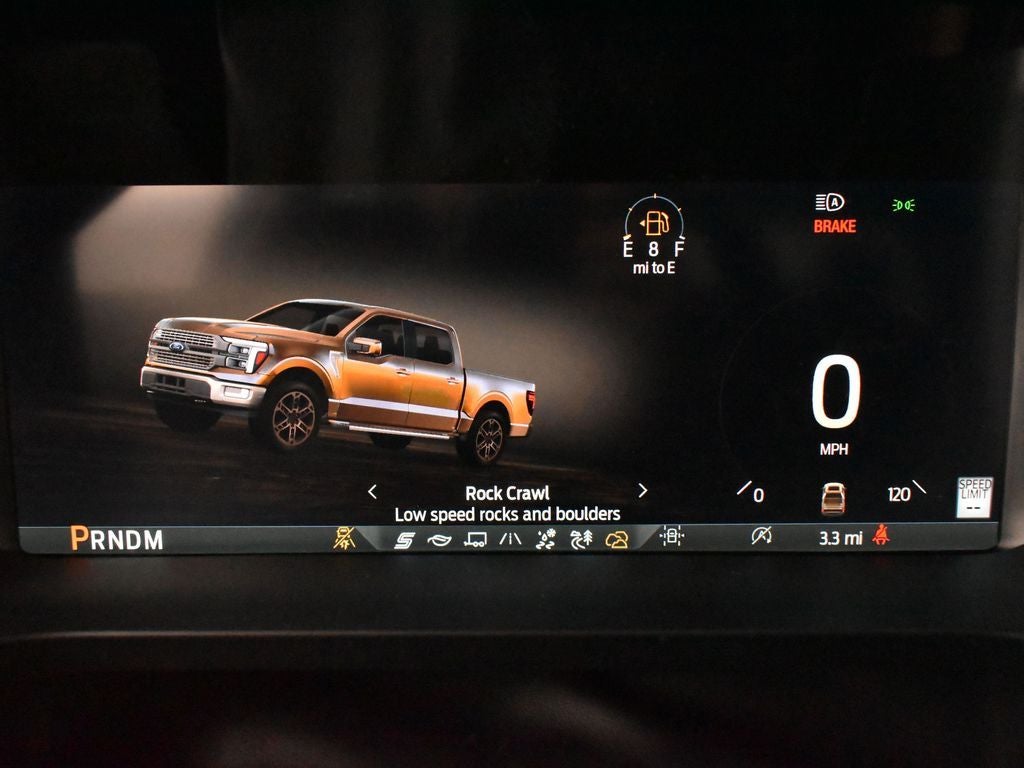Select the next drive mode arrow
This screenshot has width=1024, height=768.
coord(642,491)
